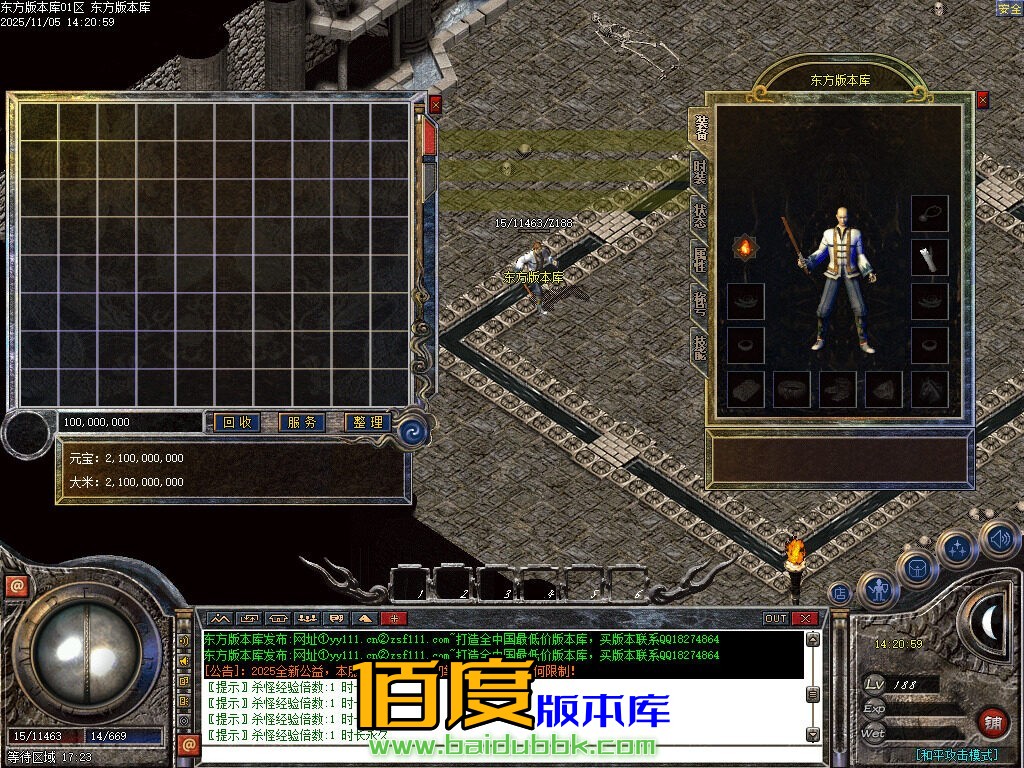Close the character equipment panel

click(982, 100)
